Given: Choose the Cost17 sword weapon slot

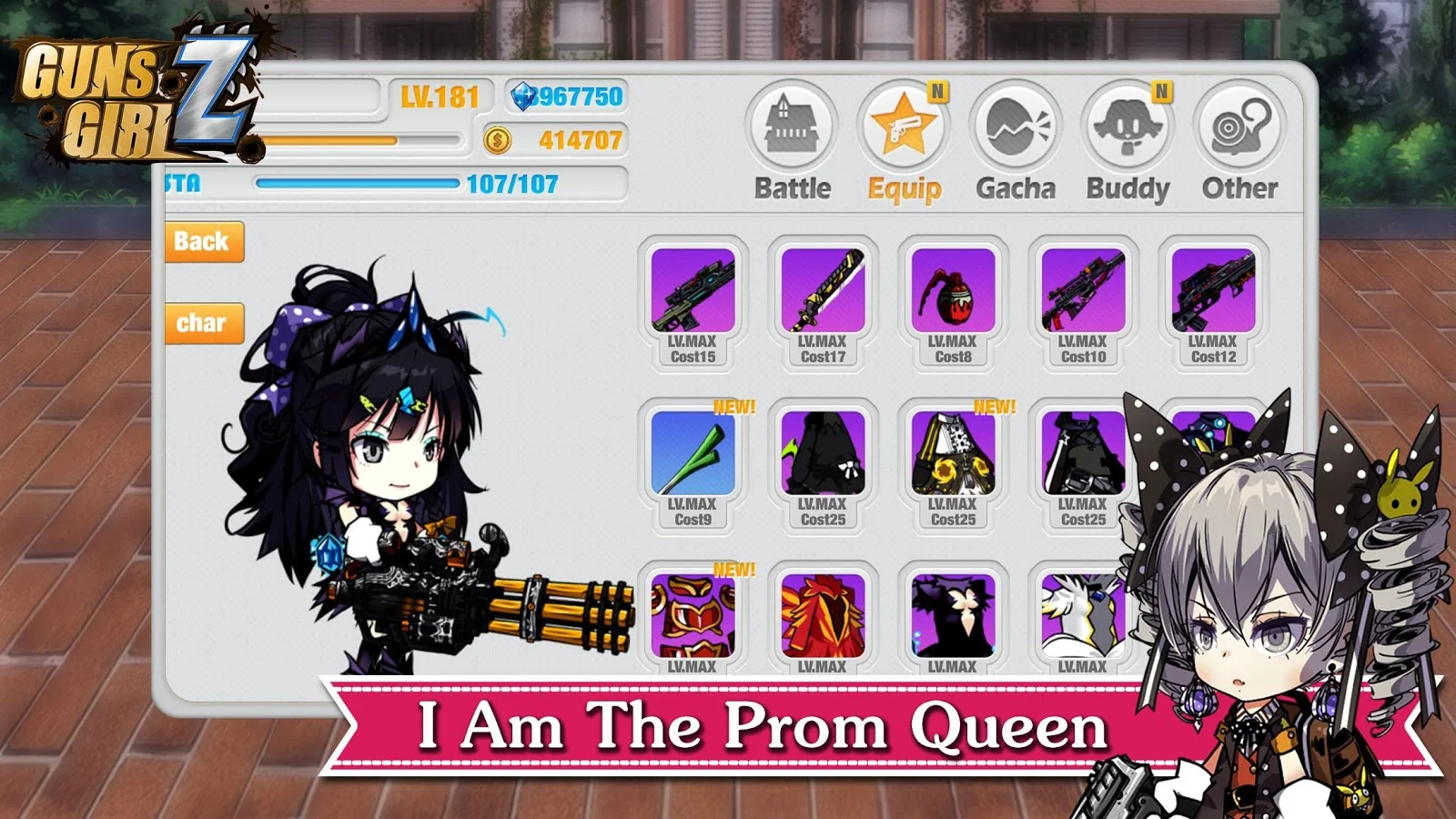Looking at the screenshot, I should [824, 302].
